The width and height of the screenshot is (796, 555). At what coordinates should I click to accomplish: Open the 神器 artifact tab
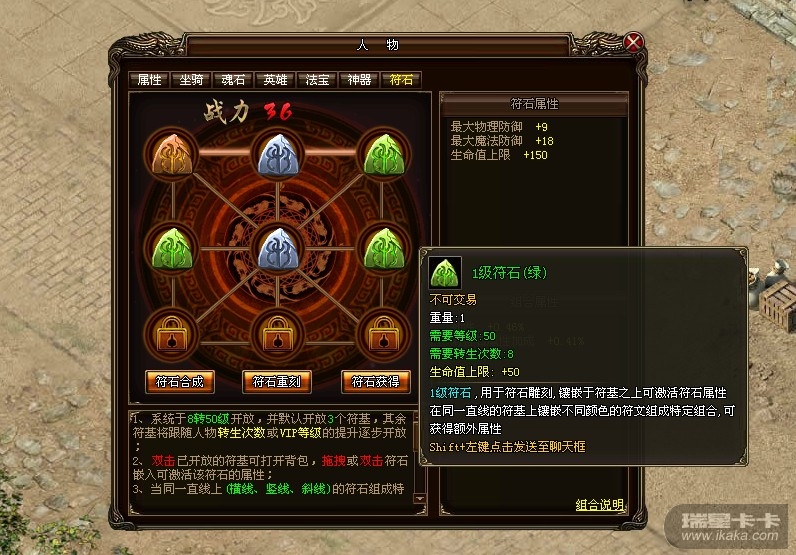pos(359,80)
